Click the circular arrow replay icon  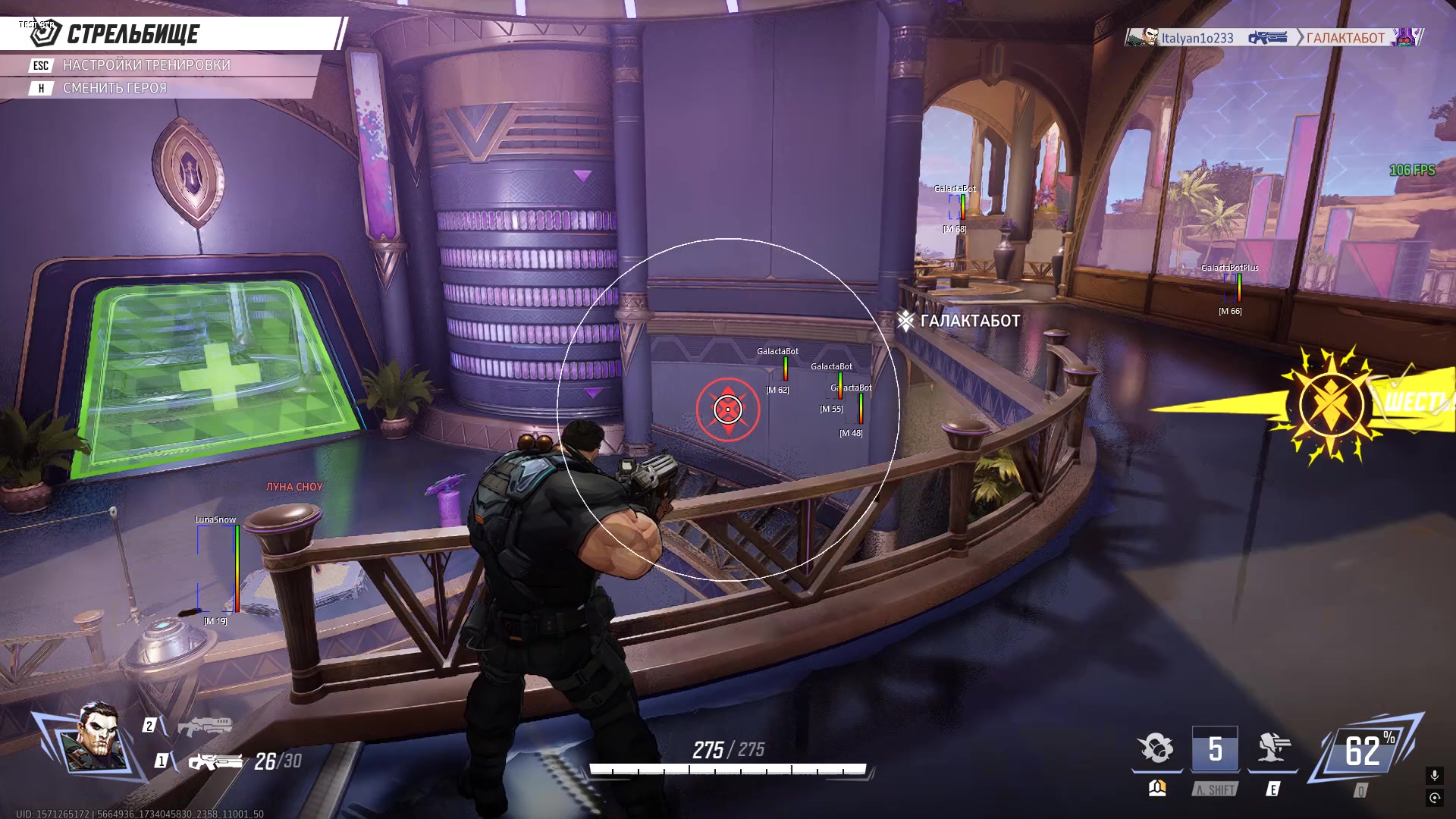(x=1434, y=798)
